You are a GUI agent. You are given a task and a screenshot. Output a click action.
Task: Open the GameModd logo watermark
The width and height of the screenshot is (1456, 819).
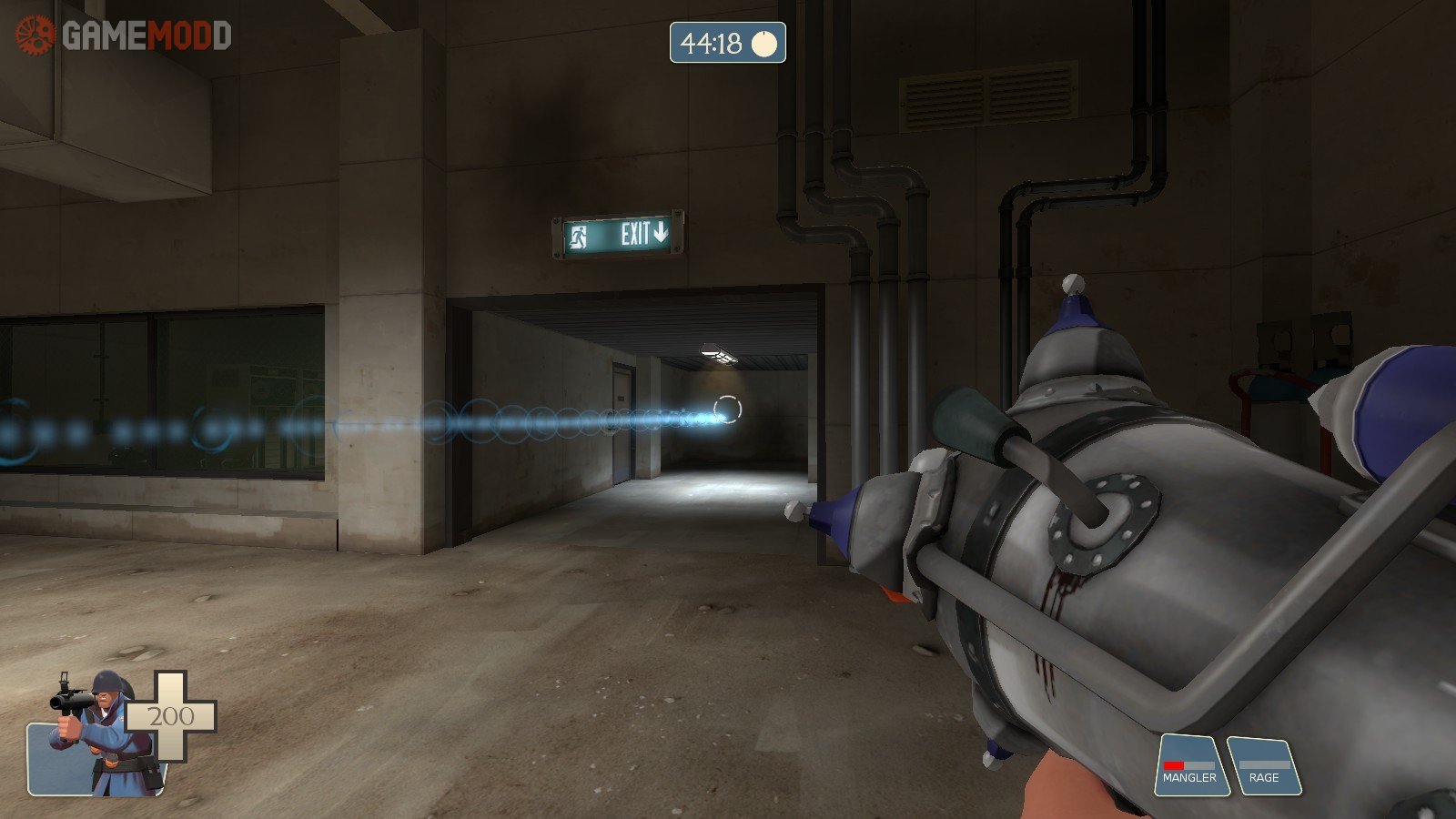pos(124,35)
